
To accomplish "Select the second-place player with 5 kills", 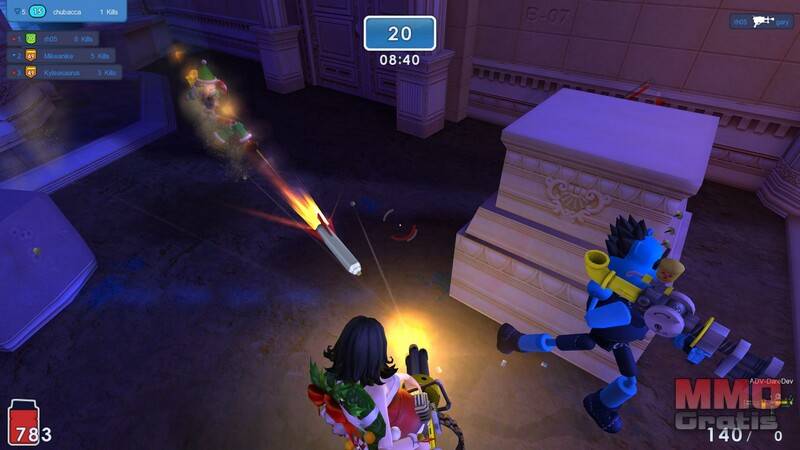I will [x=64, y=55].
